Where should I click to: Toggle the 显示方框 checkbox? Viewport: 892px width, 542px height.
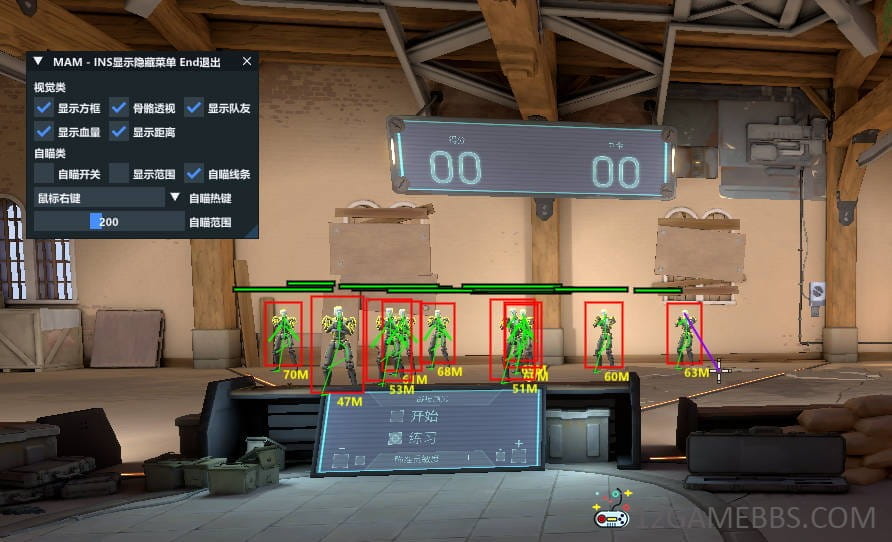point(44,108)
